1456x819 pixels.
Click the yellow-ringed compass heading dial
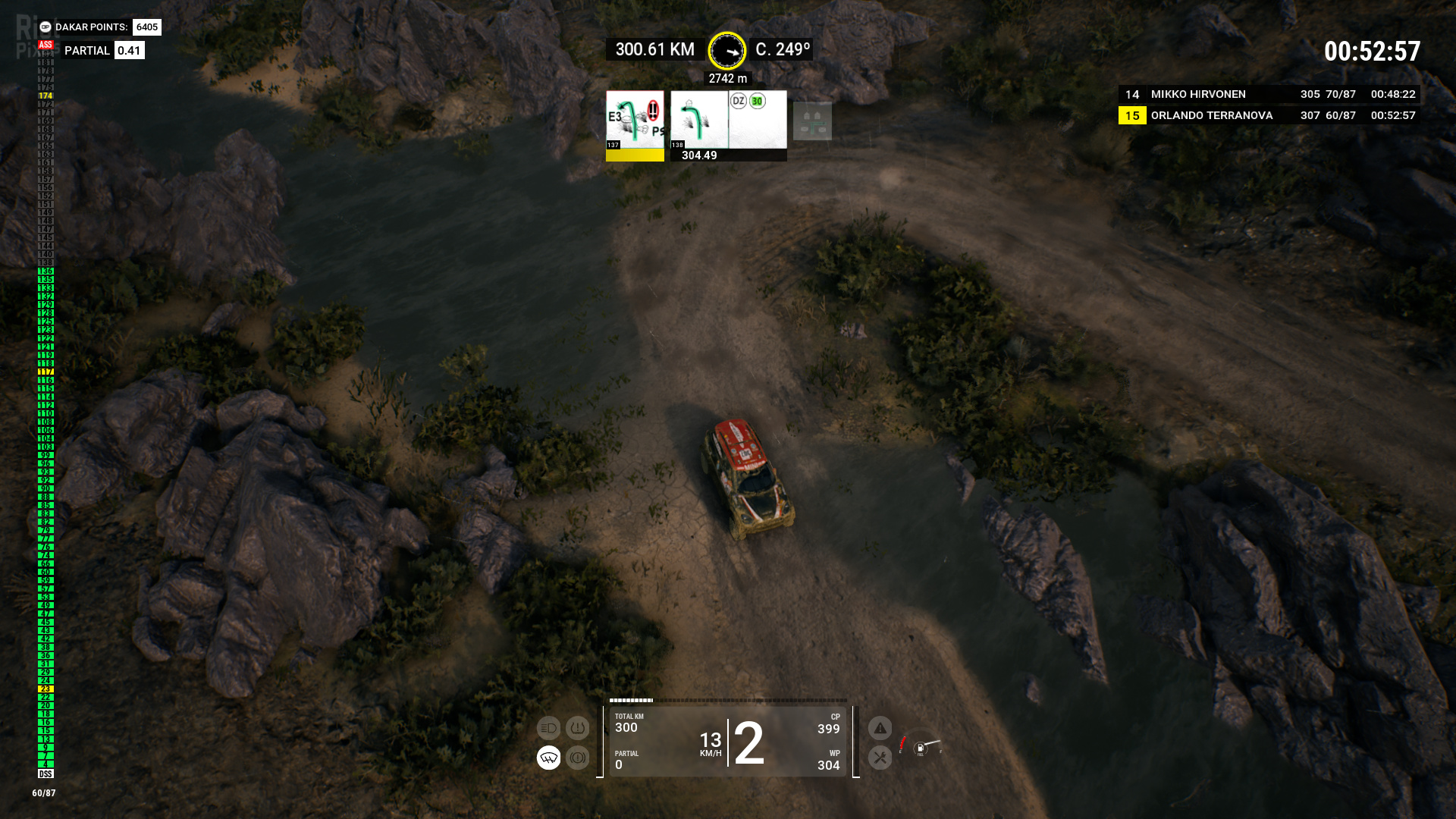727,51
